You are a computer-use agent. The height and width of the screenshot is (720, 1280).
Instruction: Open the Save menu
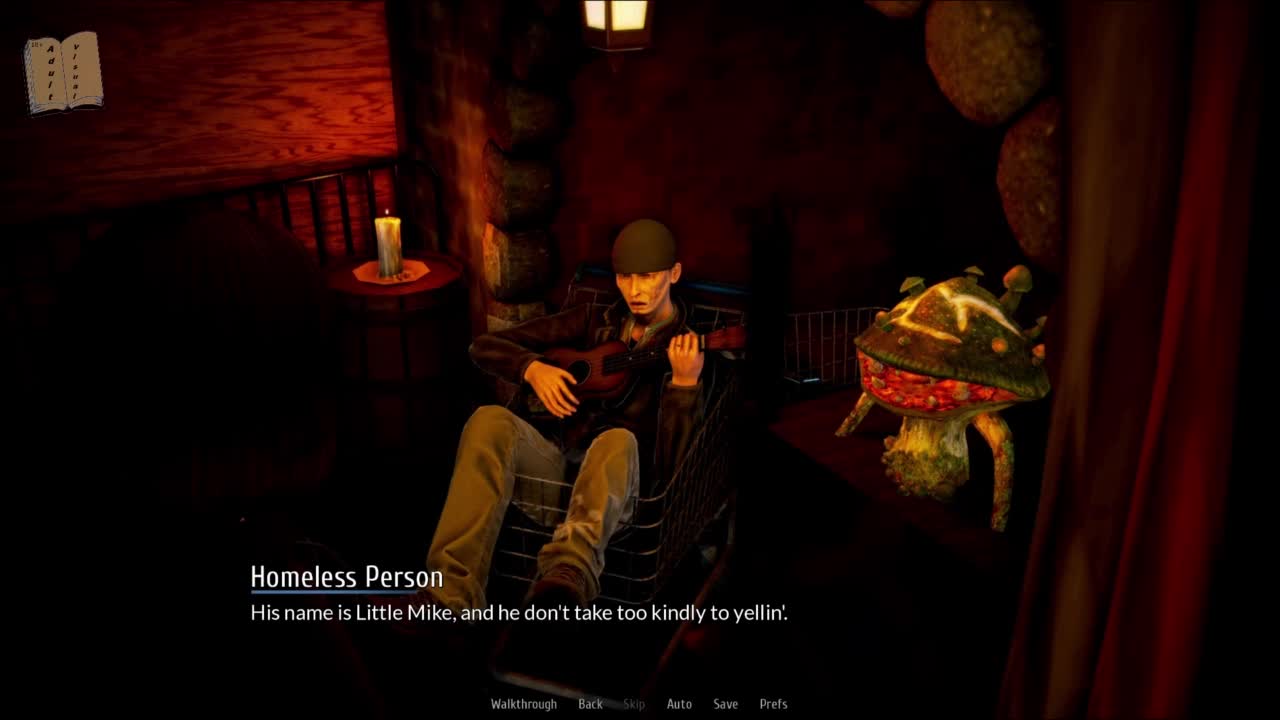(x=725, y=704)
